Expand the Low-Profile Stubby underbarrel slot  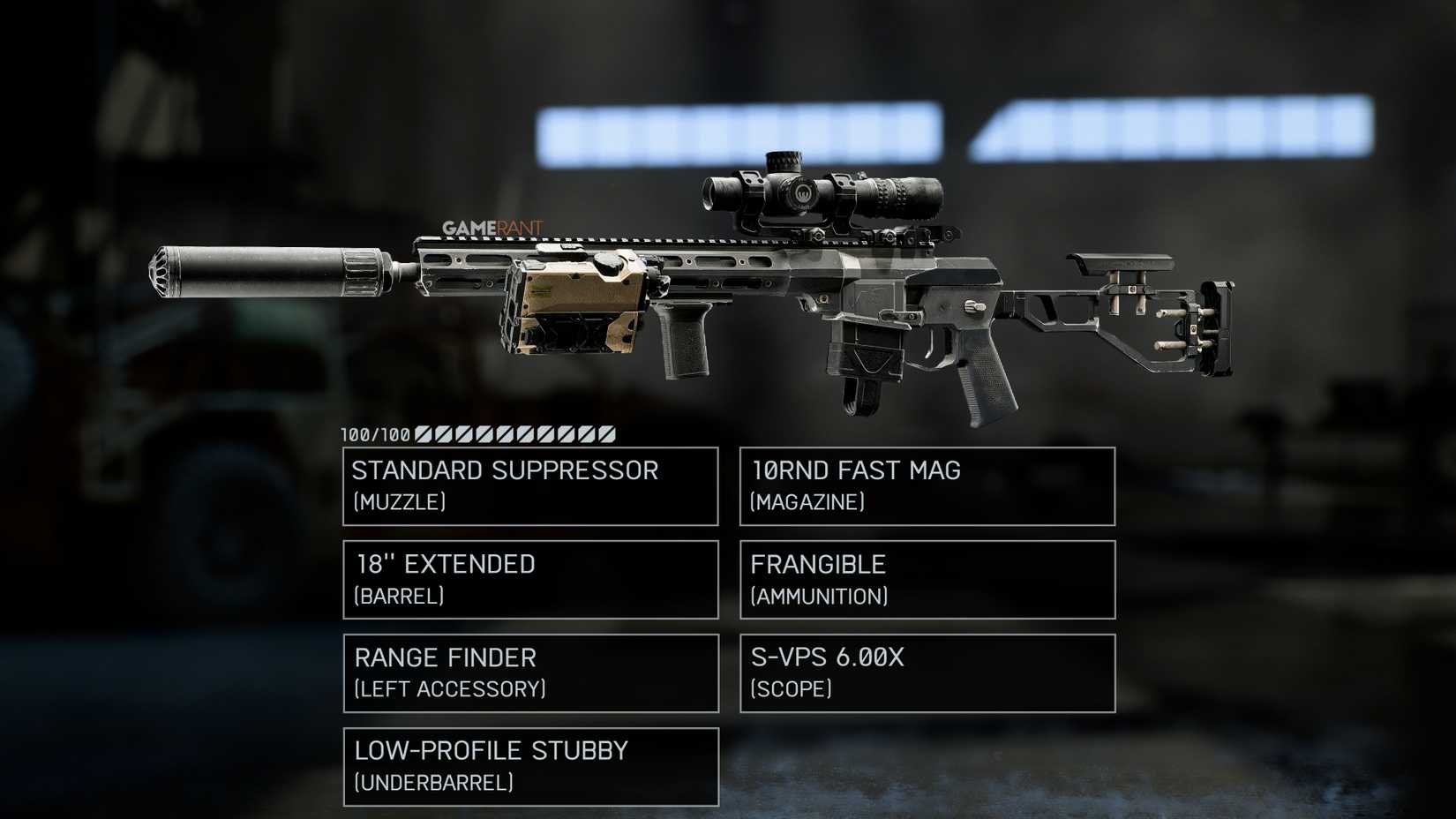click(x=529, y=766)
